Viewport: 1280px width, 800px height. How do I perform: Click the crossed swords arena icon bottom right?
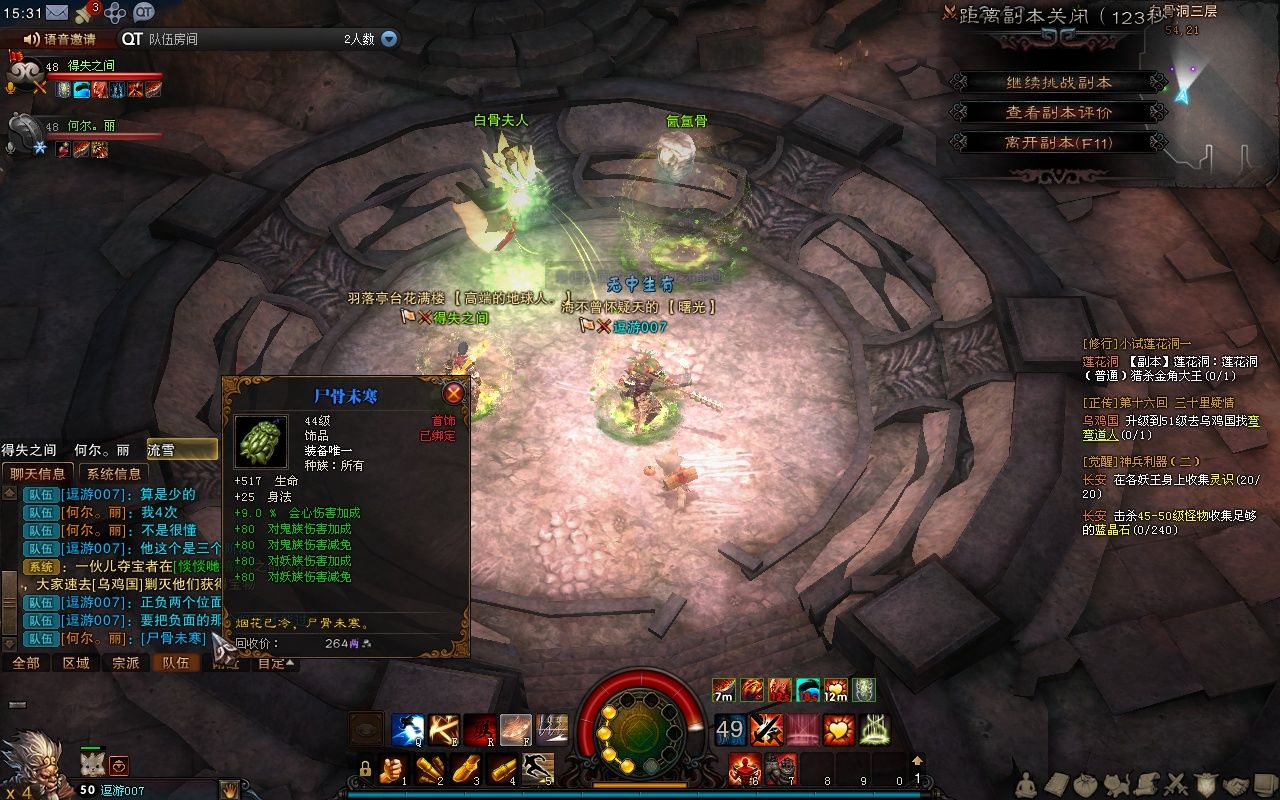click(x=1176, y=784)
